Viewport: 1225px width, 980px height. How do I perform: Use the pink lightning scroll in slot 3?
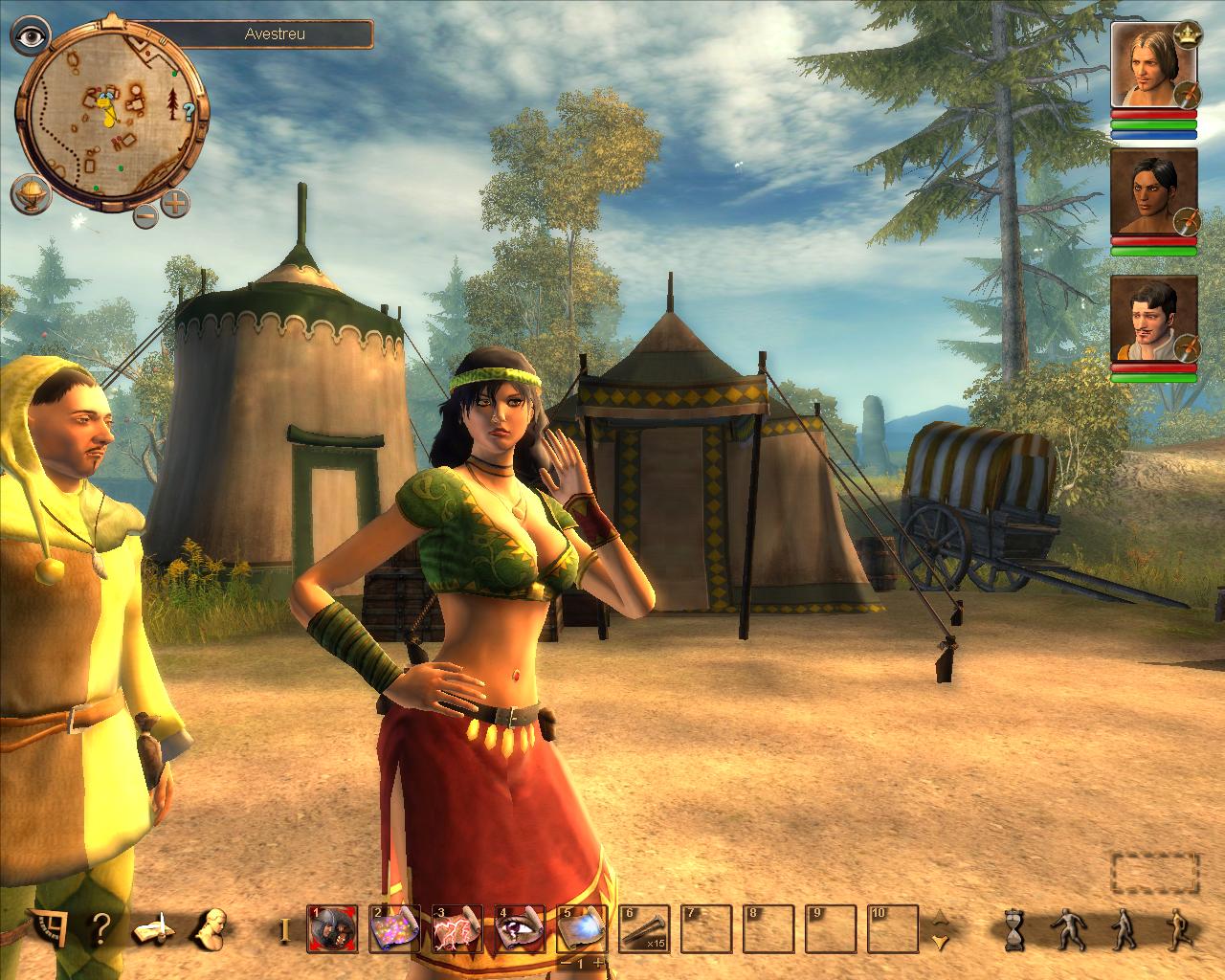click(457, 928)
